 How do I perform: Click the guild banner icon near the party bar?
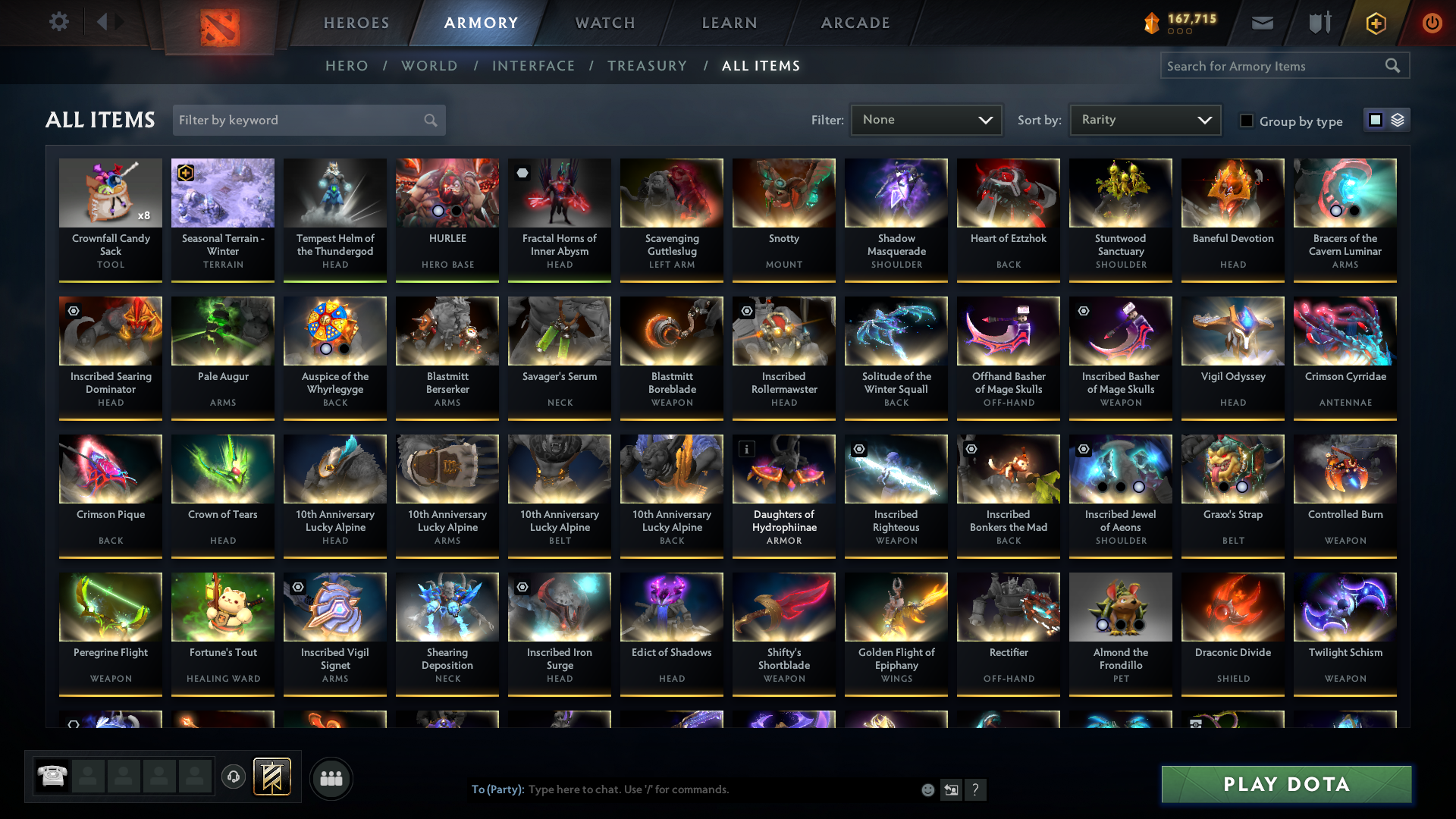point(271,777)
